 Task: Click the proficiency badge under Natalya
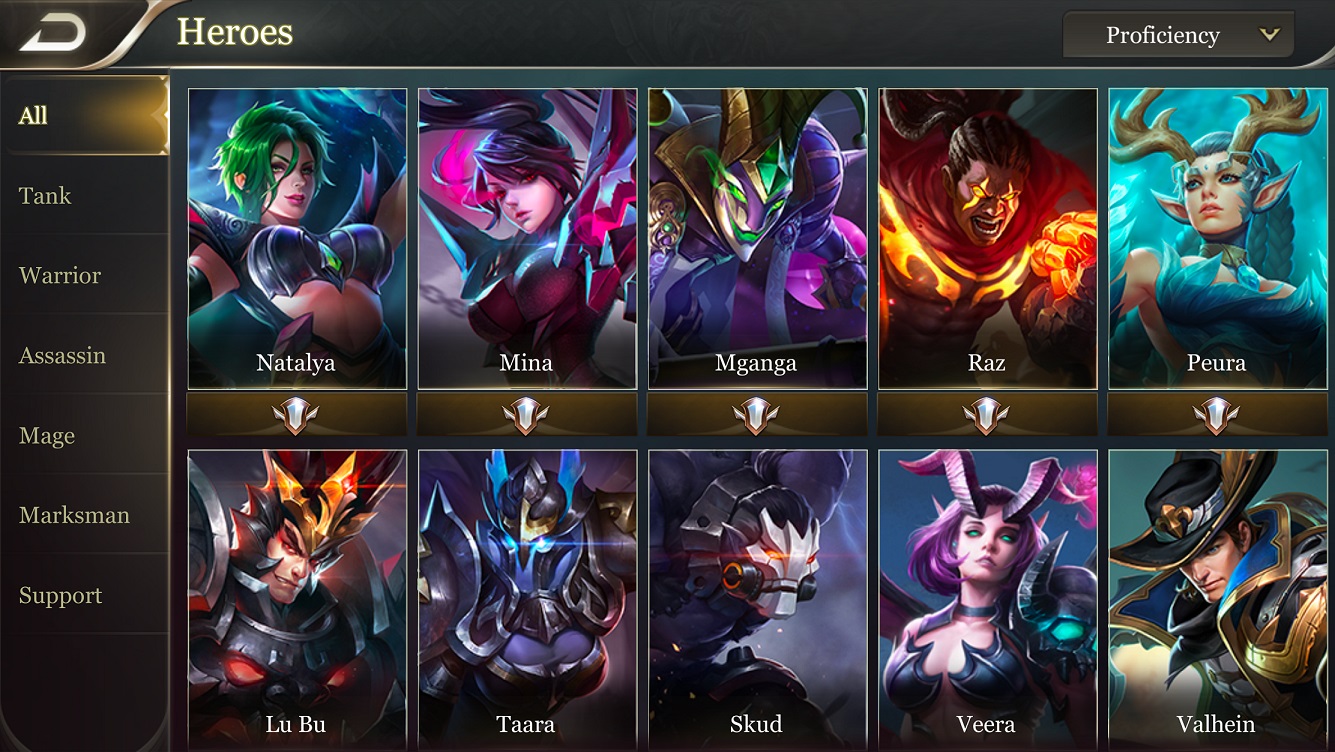pyautogui.click(x=297, y=415)
